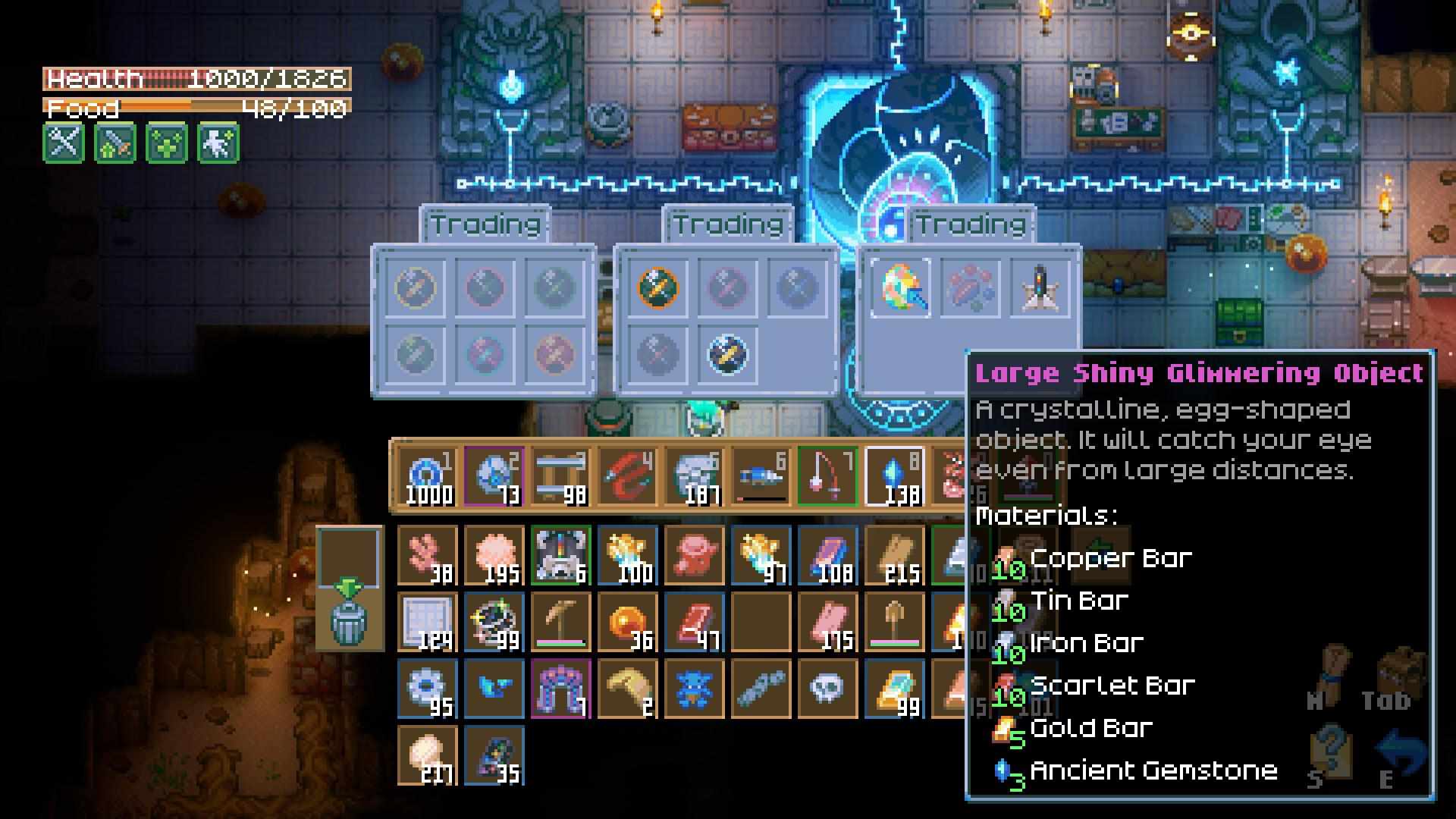Select the blue ring hotbar slot with 1000

click(x=428, y=477)
